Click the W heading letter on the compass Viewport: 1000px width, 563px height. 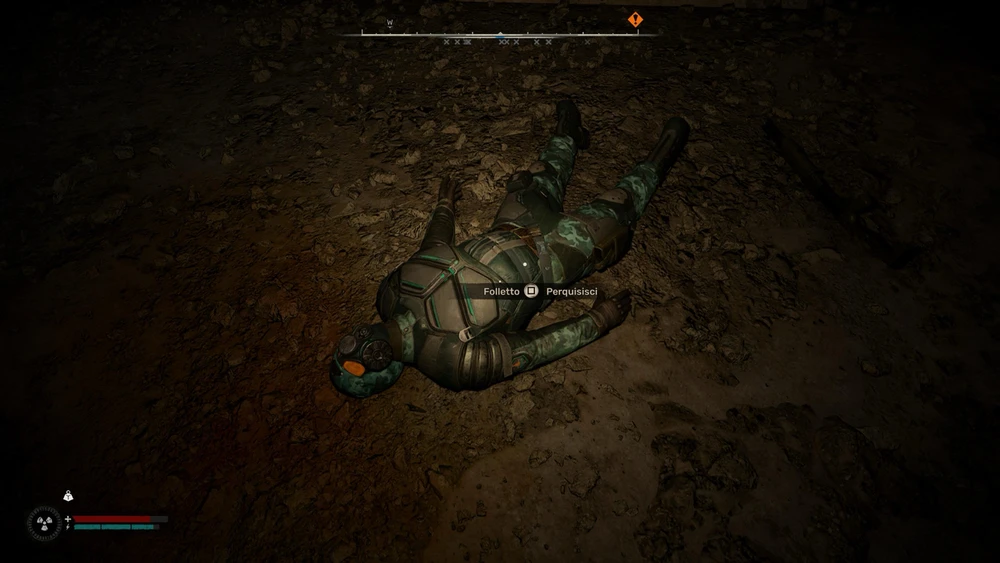click(390, 22)
